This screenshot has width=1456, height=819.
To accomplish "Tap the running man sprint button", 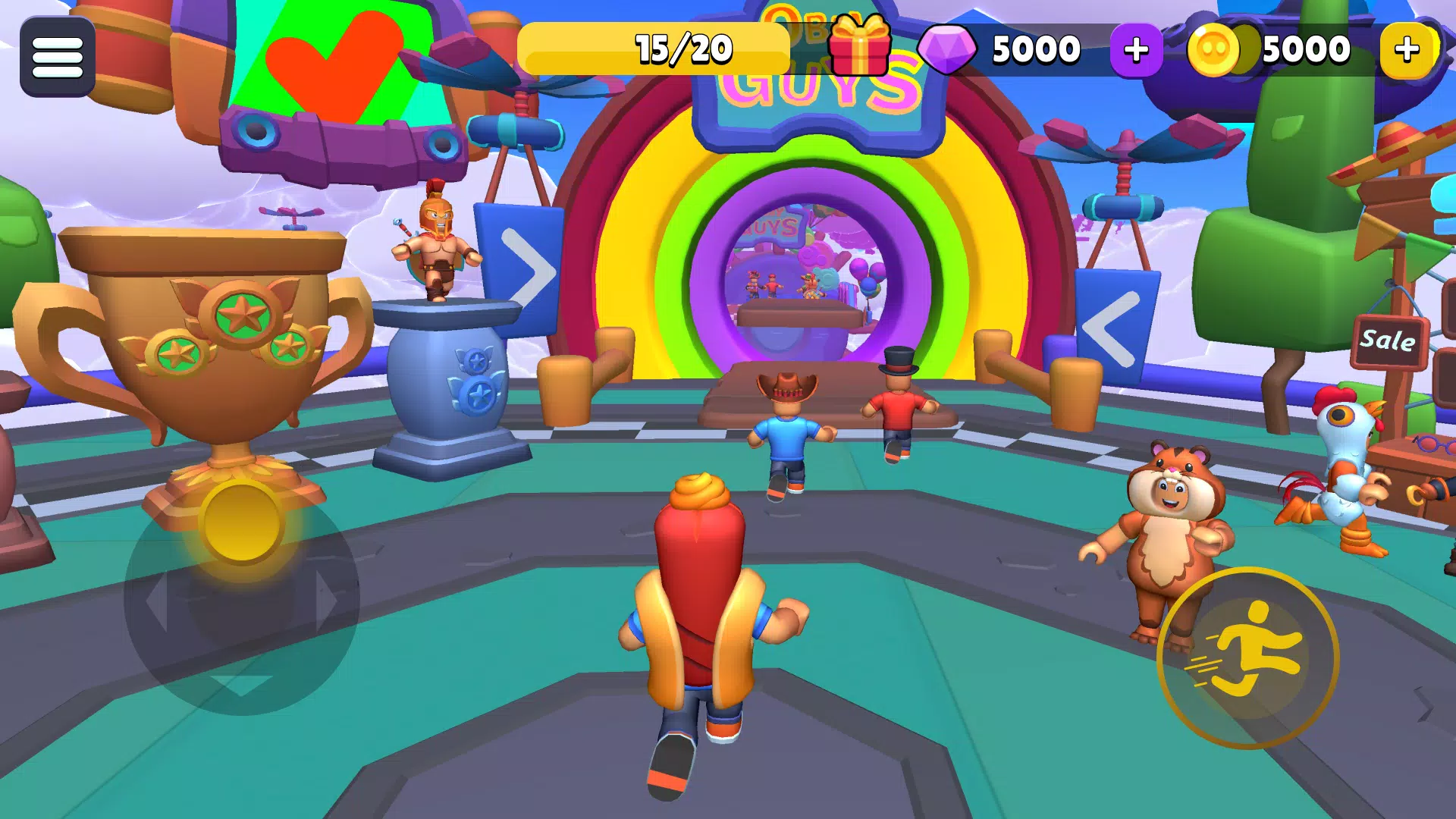I will 1248,657.
